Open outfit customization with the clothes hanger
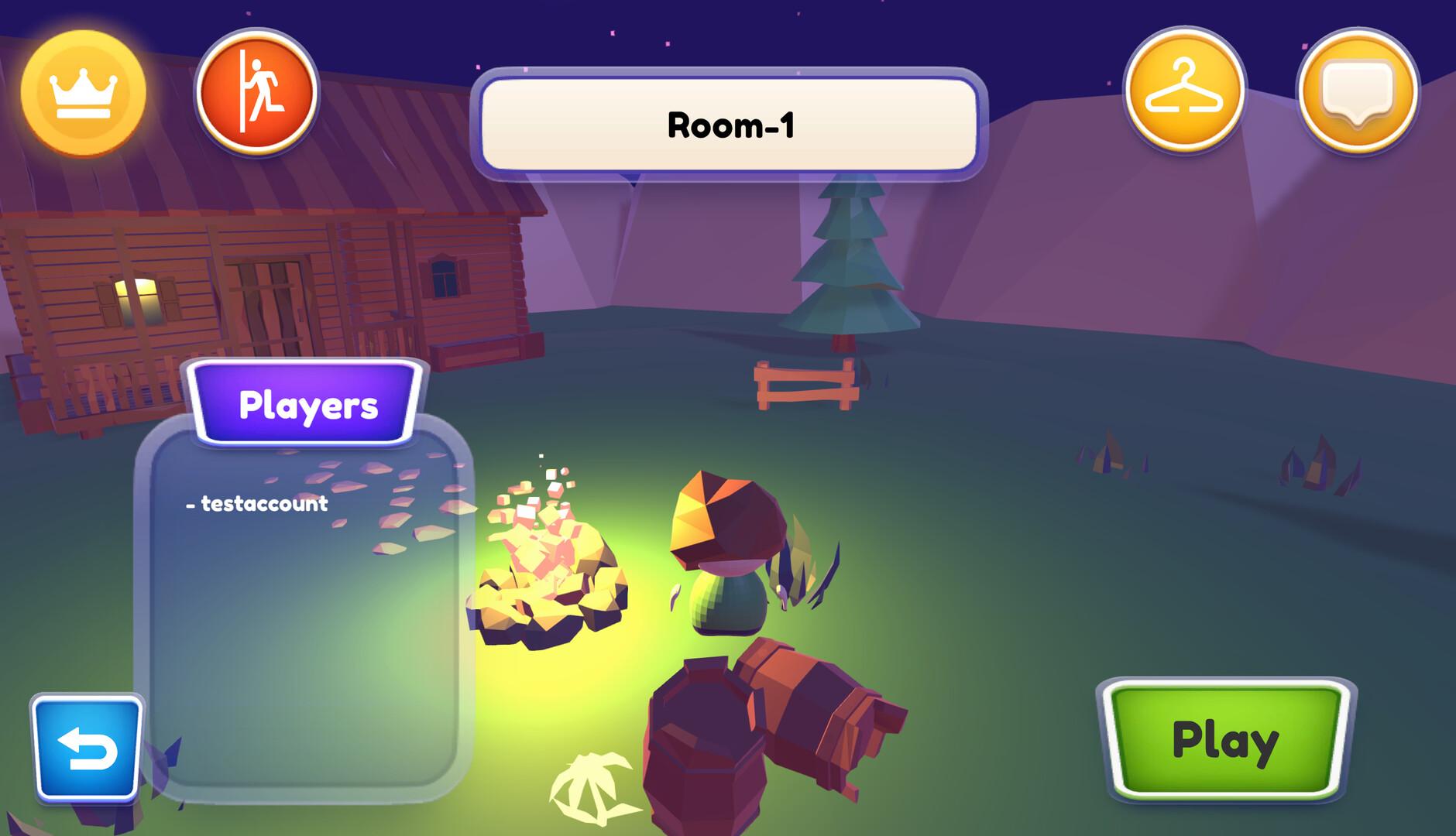Screen dimensions: 1456x836 (1185, 91)
